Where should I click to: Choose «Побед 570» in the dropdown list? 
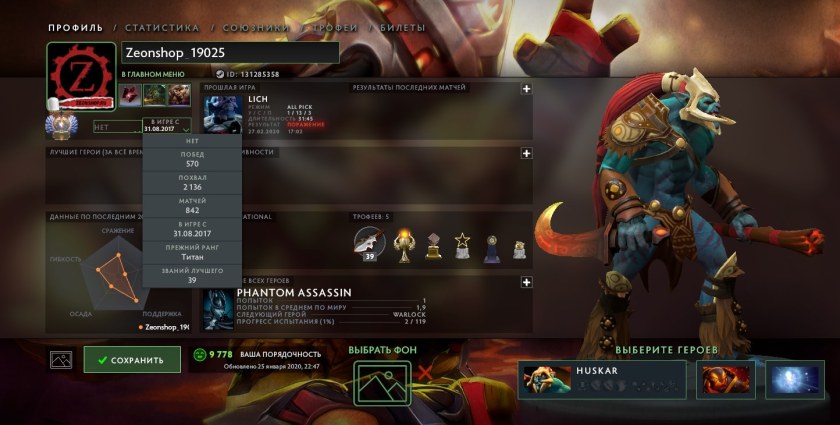[193, 159]
